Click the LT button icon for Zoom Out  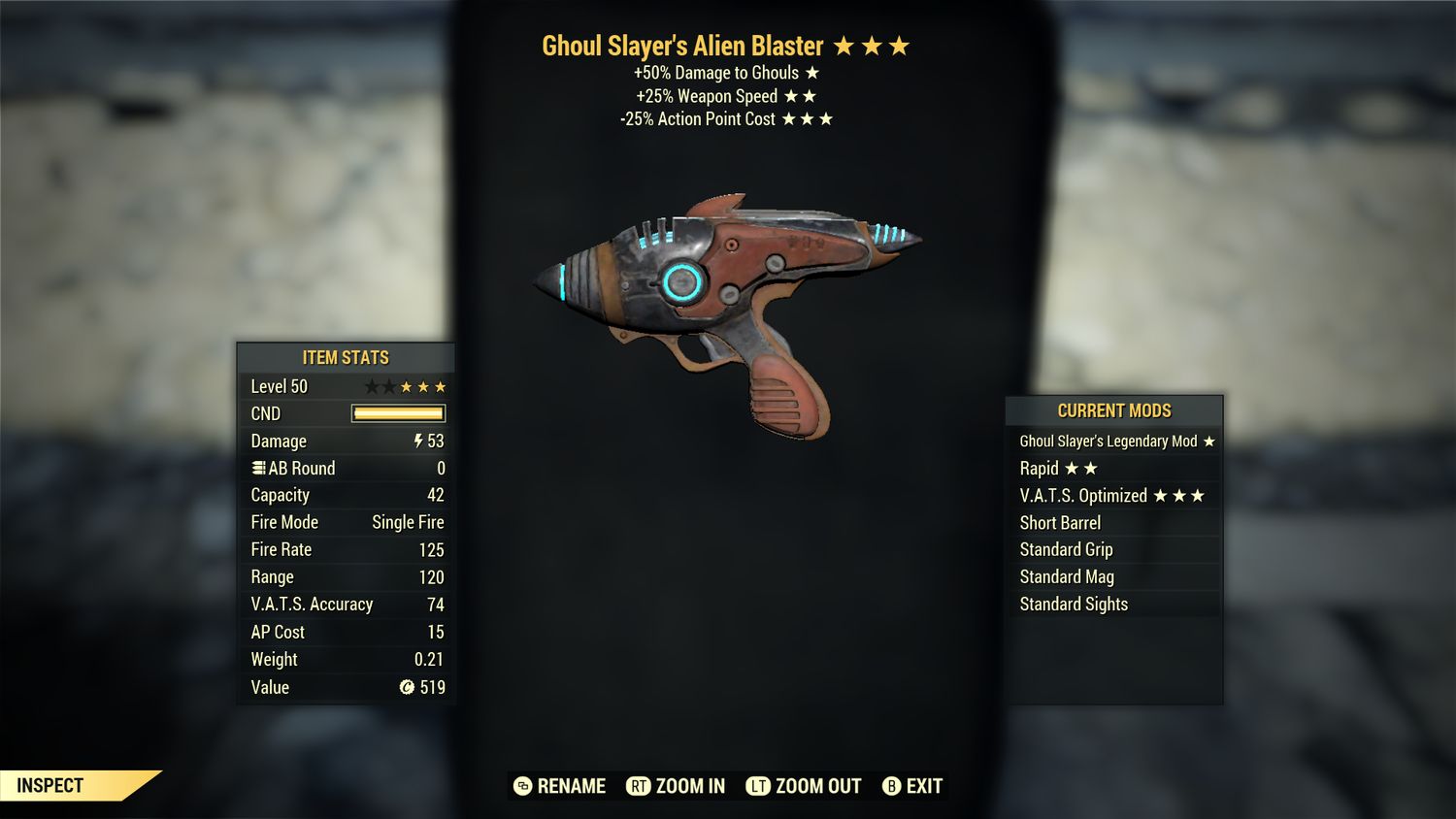tap(759, 786)
